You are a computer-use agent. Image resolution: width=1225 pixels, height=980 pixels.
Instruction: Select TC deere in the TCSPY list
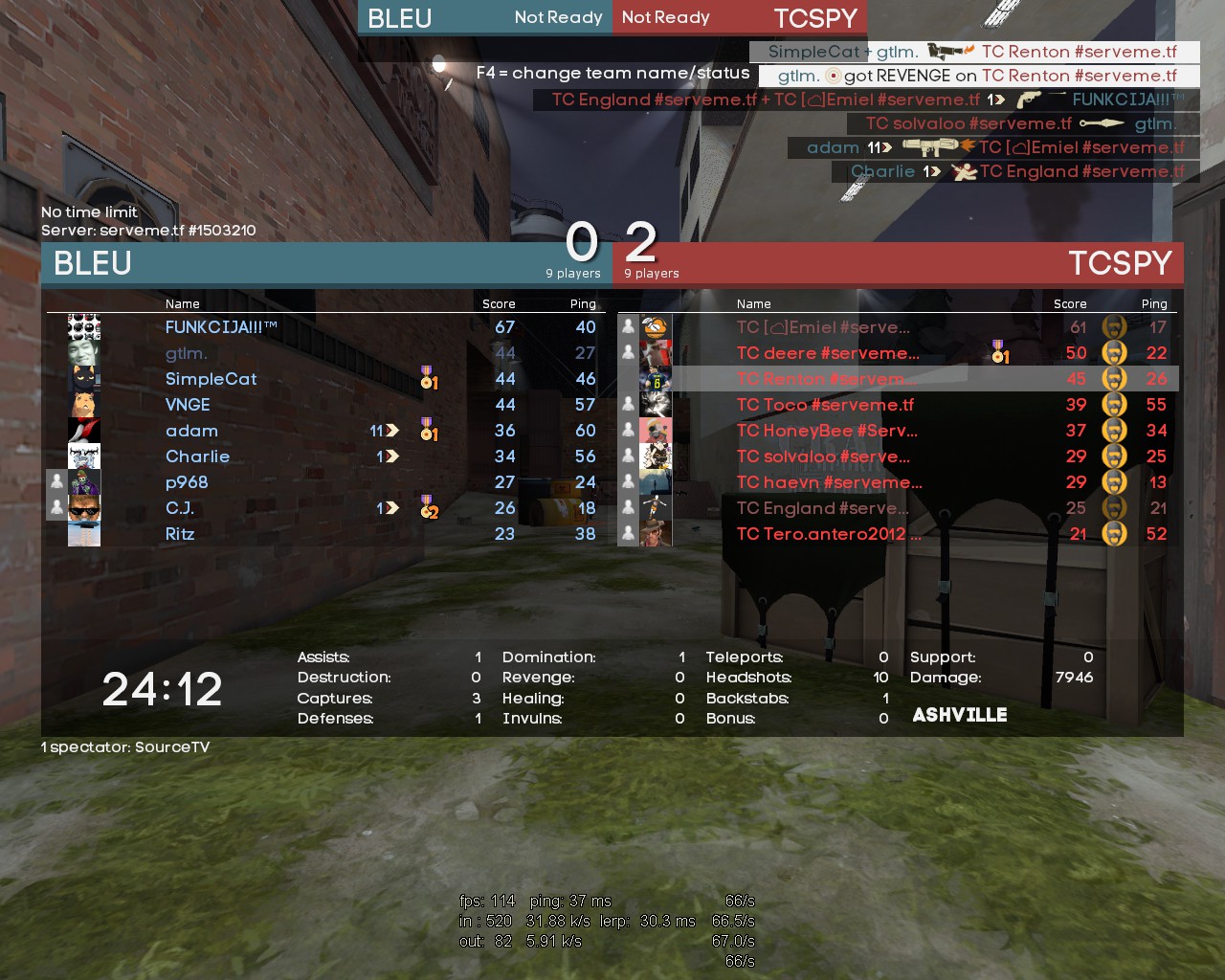[828, 353]
